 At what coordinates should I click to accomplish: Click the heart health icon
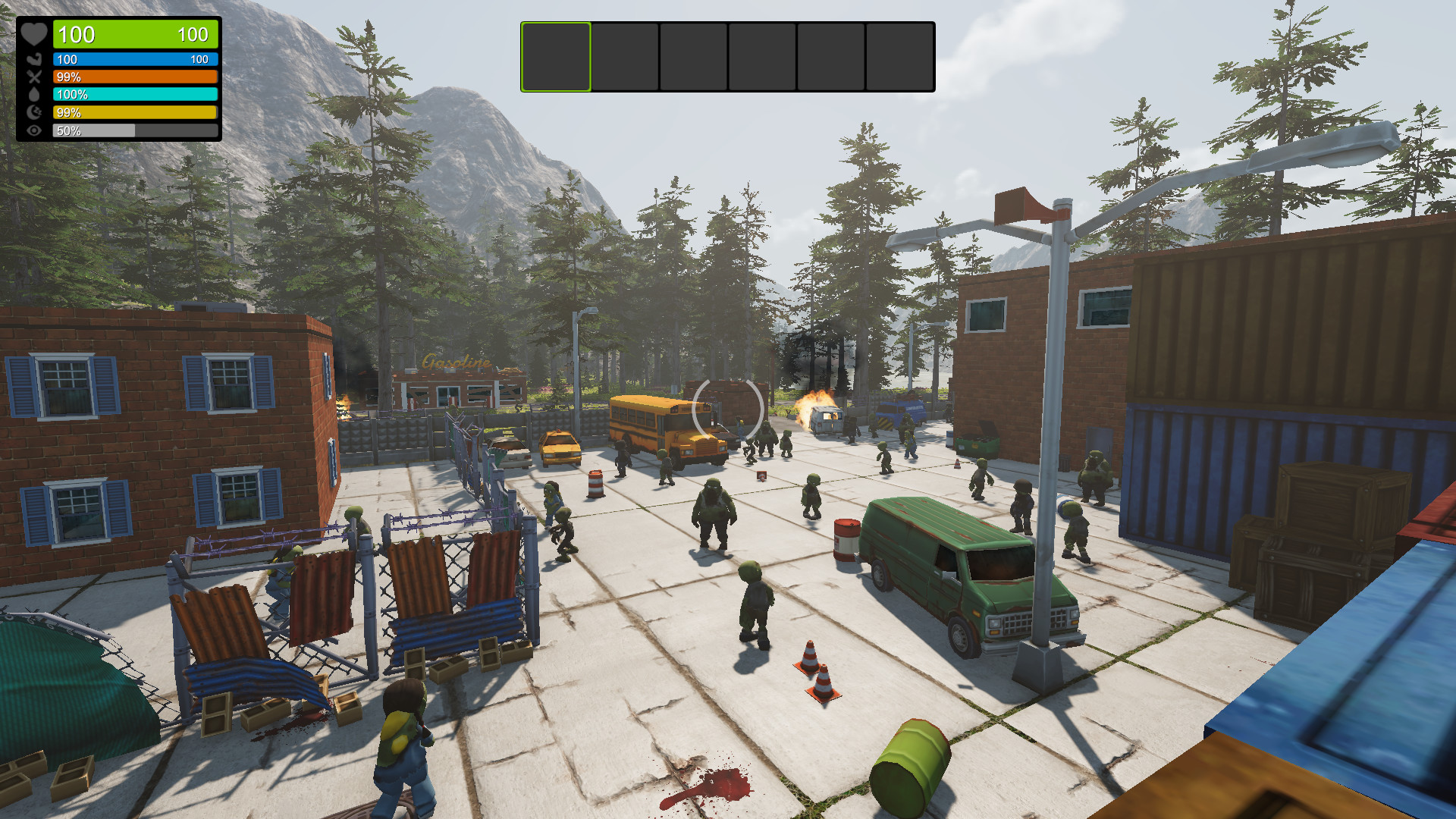33,34
